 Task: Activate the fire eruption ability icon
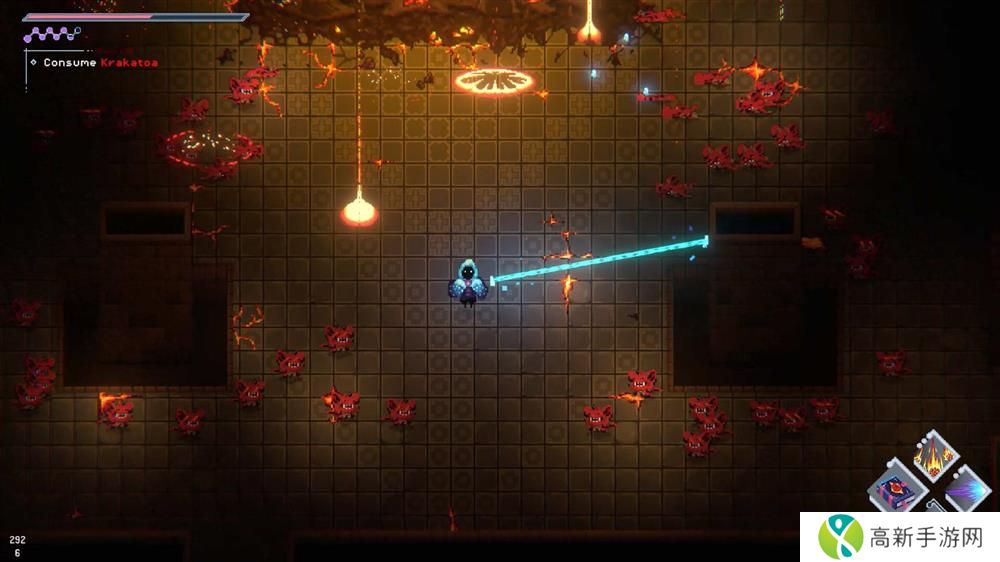[x=937, y=458]
